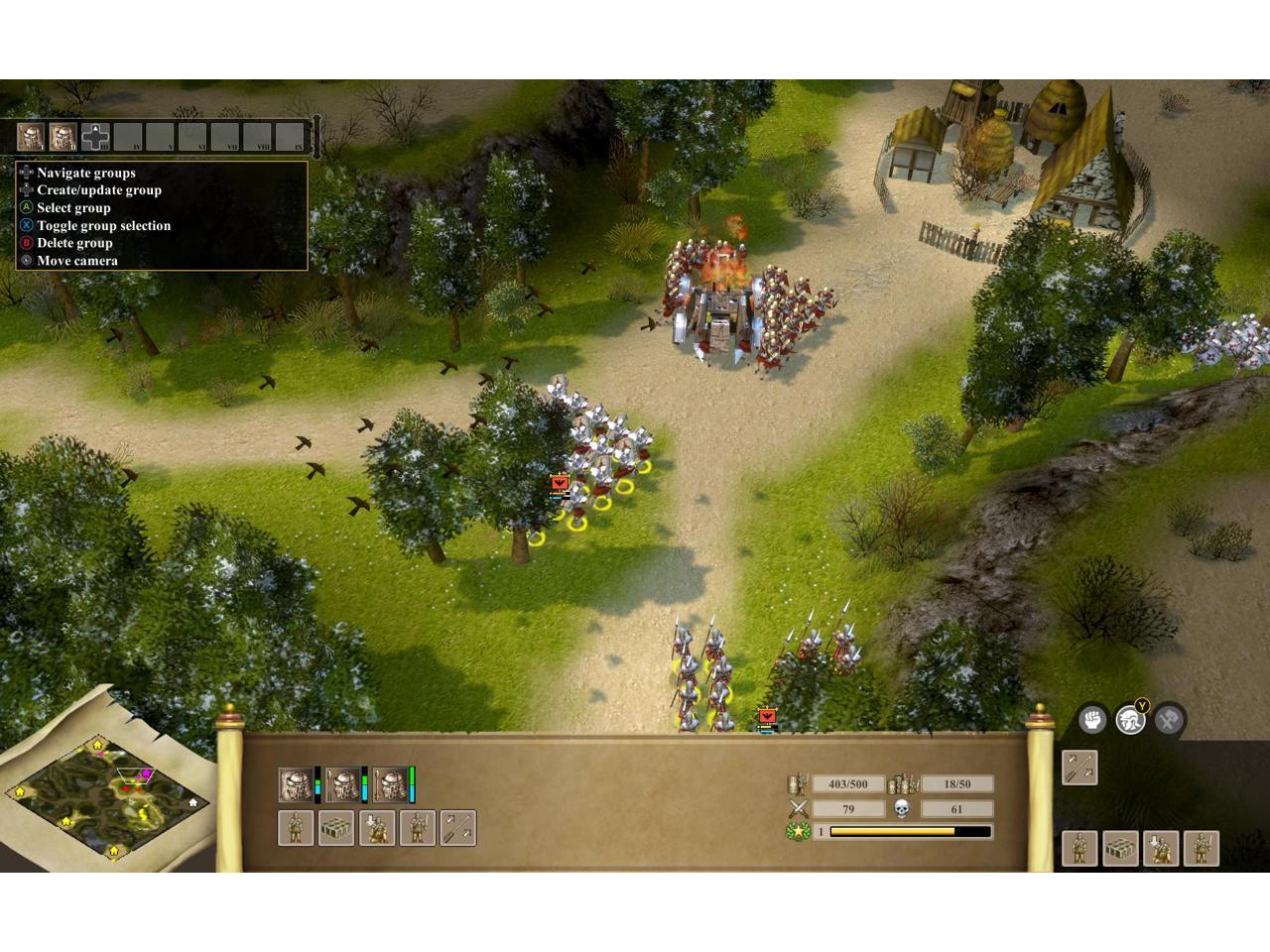Select the sword-raised soldier command in the dark side panel
Viewport: 1270px width, 952px height.
[x=1202, y=849]
